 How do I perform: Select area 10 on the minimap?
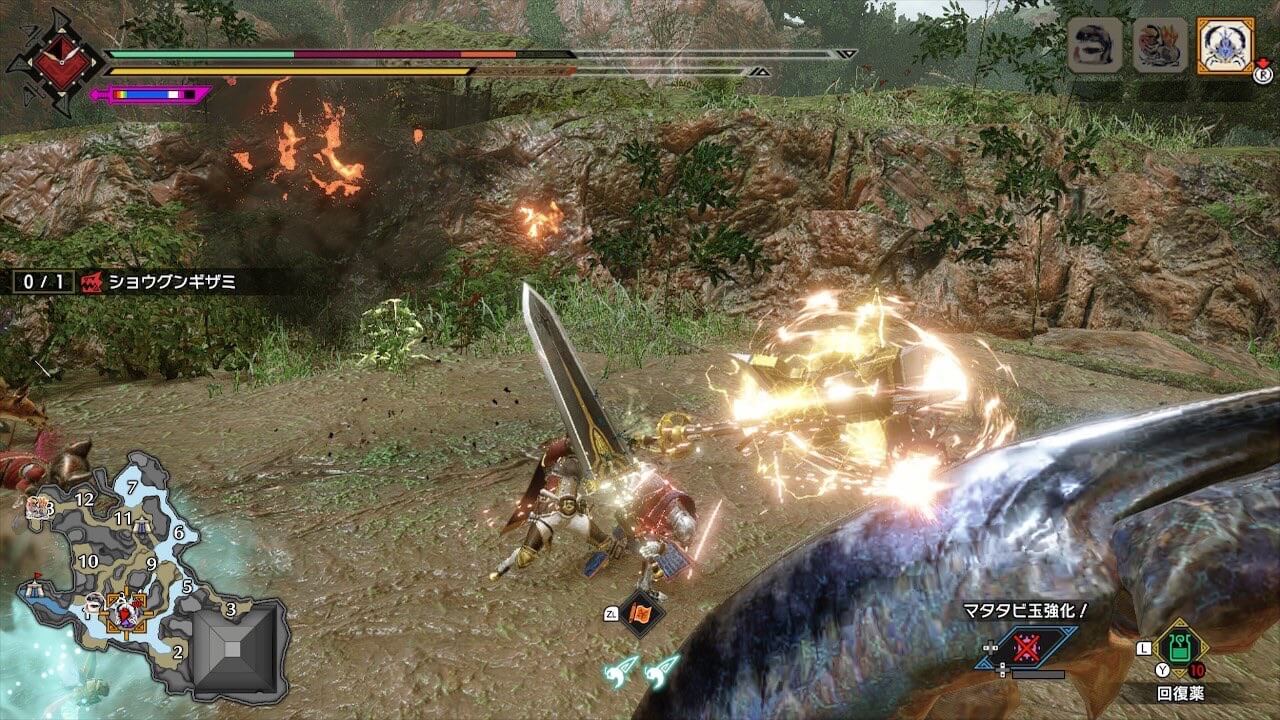click(88, 561)
